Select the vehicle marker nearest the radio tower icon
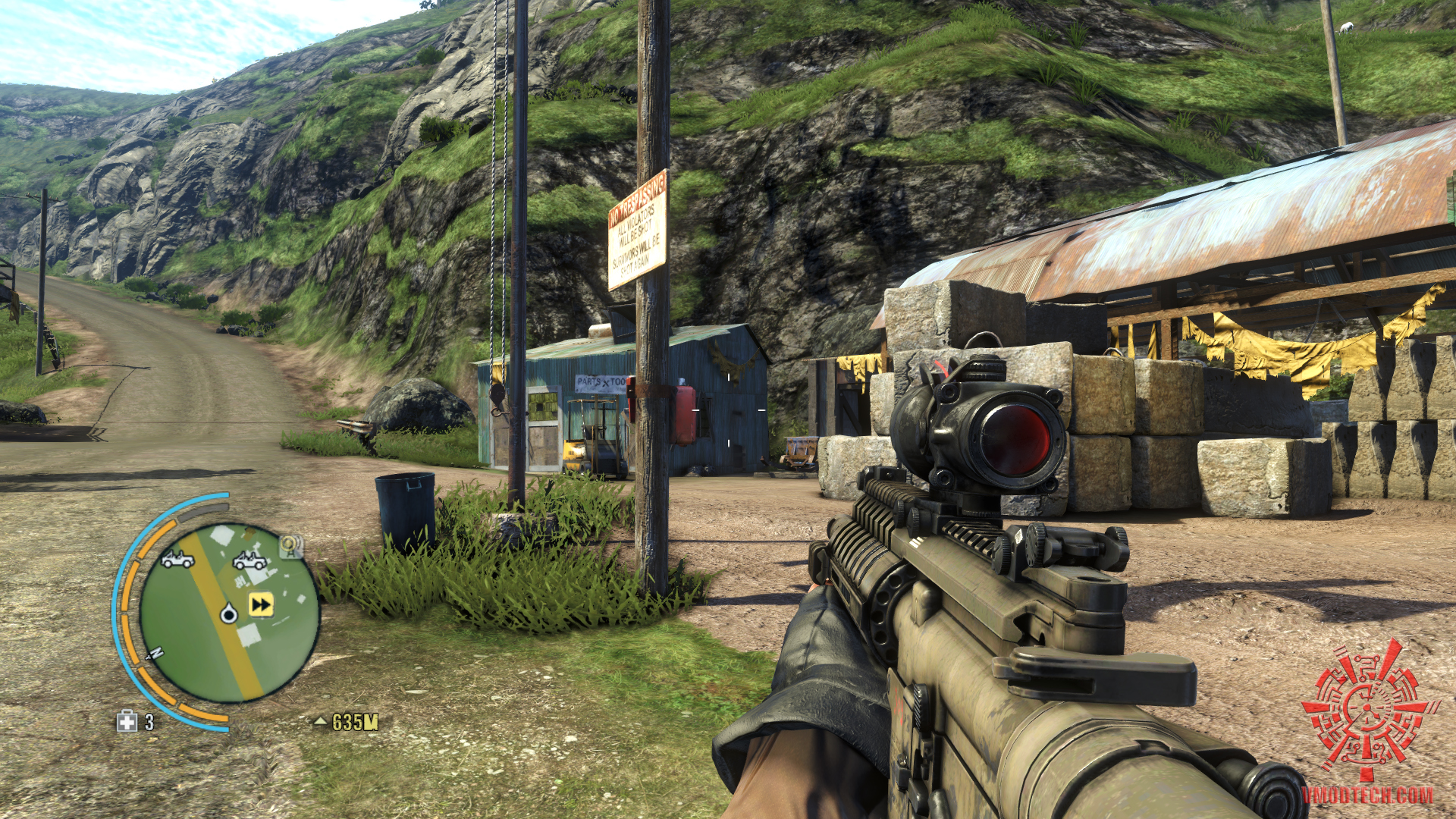Screen dimensions: 1456x819 pos(249,560)
